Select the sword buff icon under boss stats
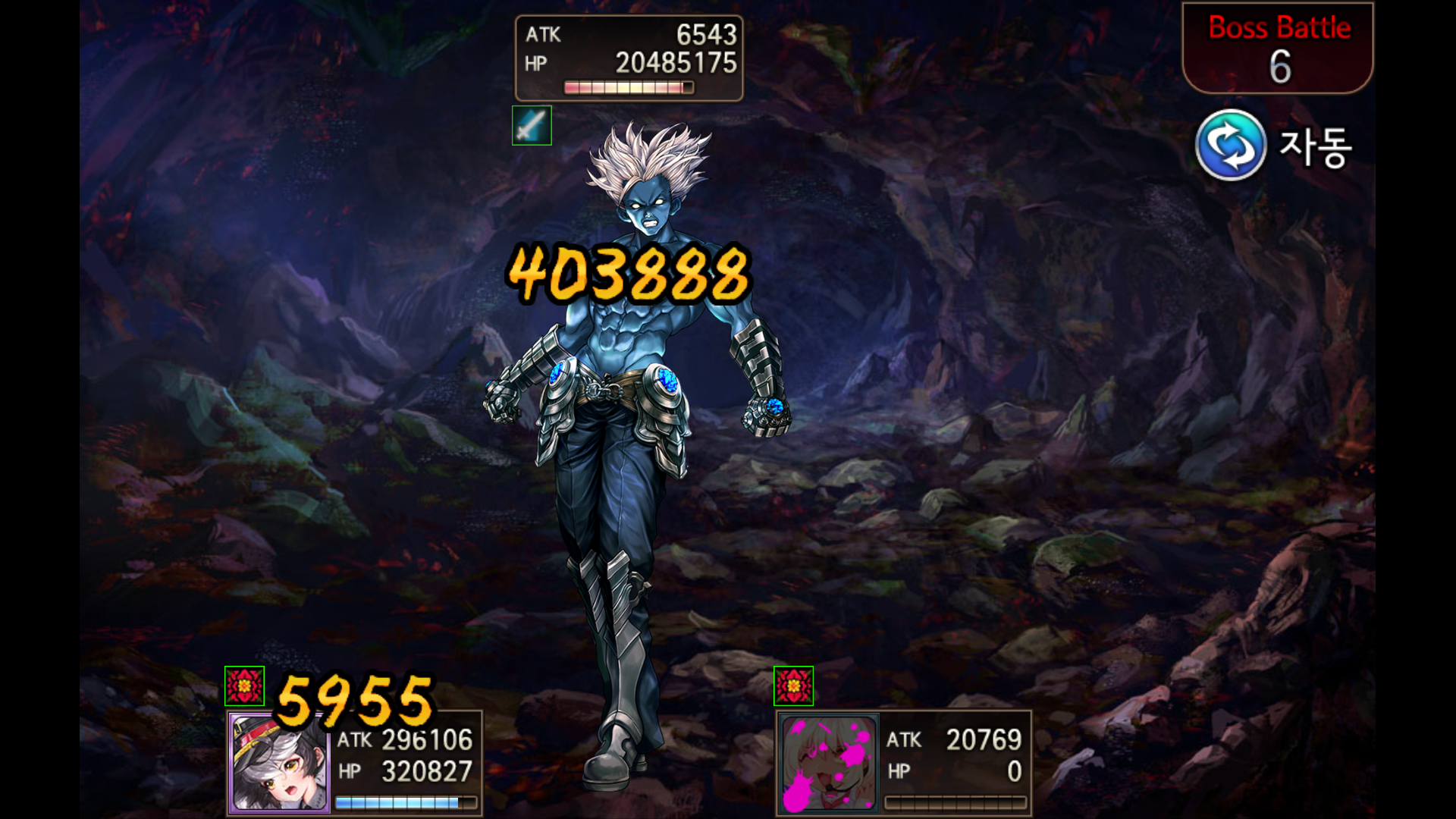 point(532,125)
